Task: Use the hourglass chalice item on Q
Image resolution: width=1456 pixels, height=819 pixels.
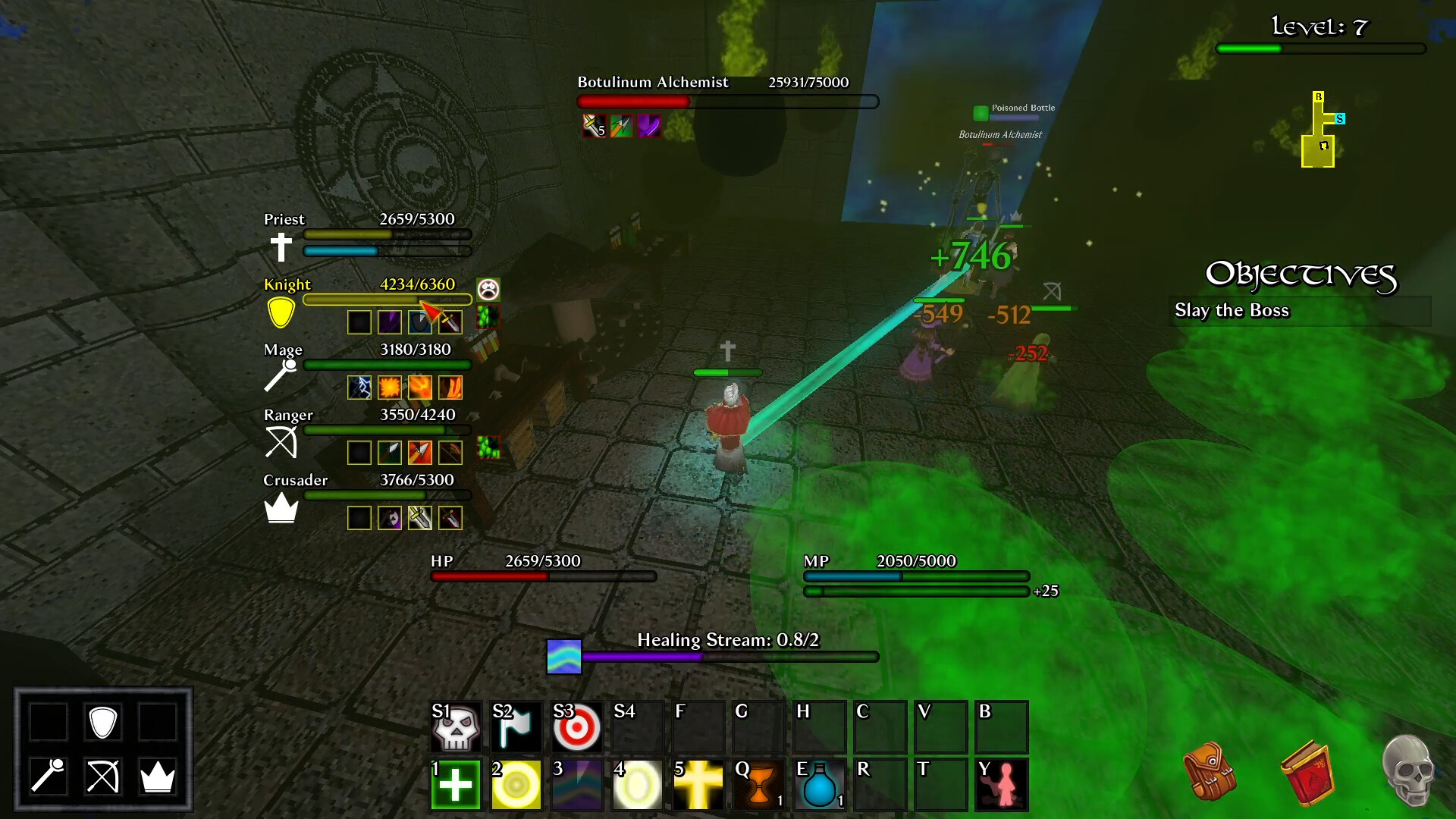Action: coord(758,783)
